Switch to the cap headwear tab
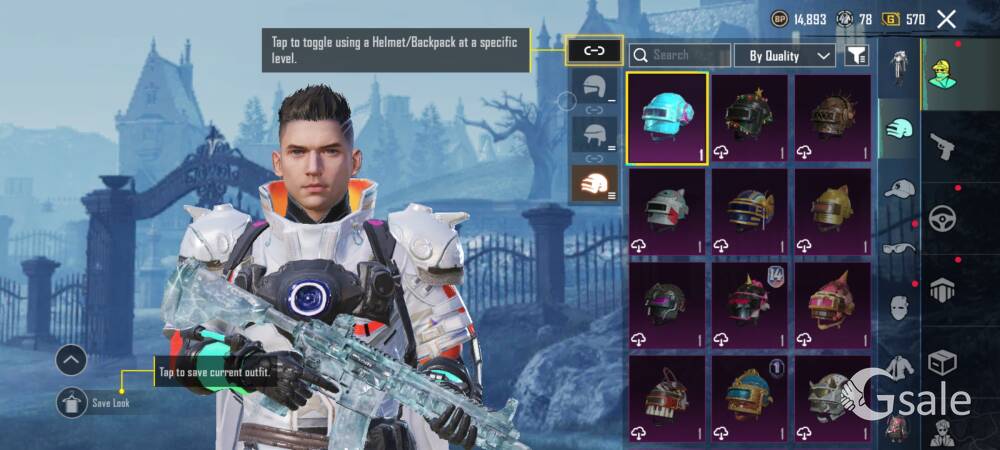Screen dimensions: 1000x450 click(x=899, y=189)
